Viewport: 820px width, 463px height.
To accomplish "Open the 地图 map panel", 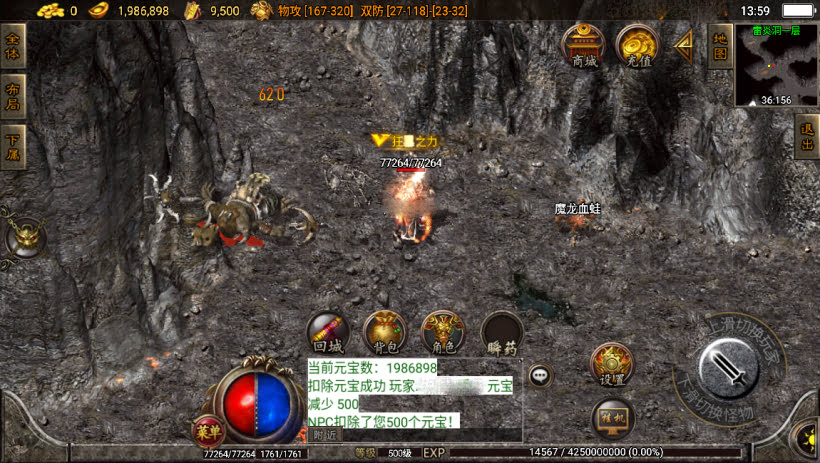I will pos(720,45).
